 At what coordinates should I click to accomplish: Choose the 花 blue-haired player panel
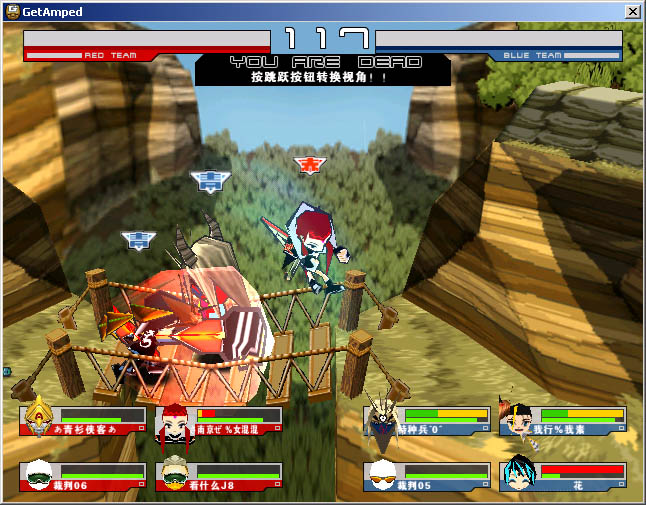pos(563,476)
